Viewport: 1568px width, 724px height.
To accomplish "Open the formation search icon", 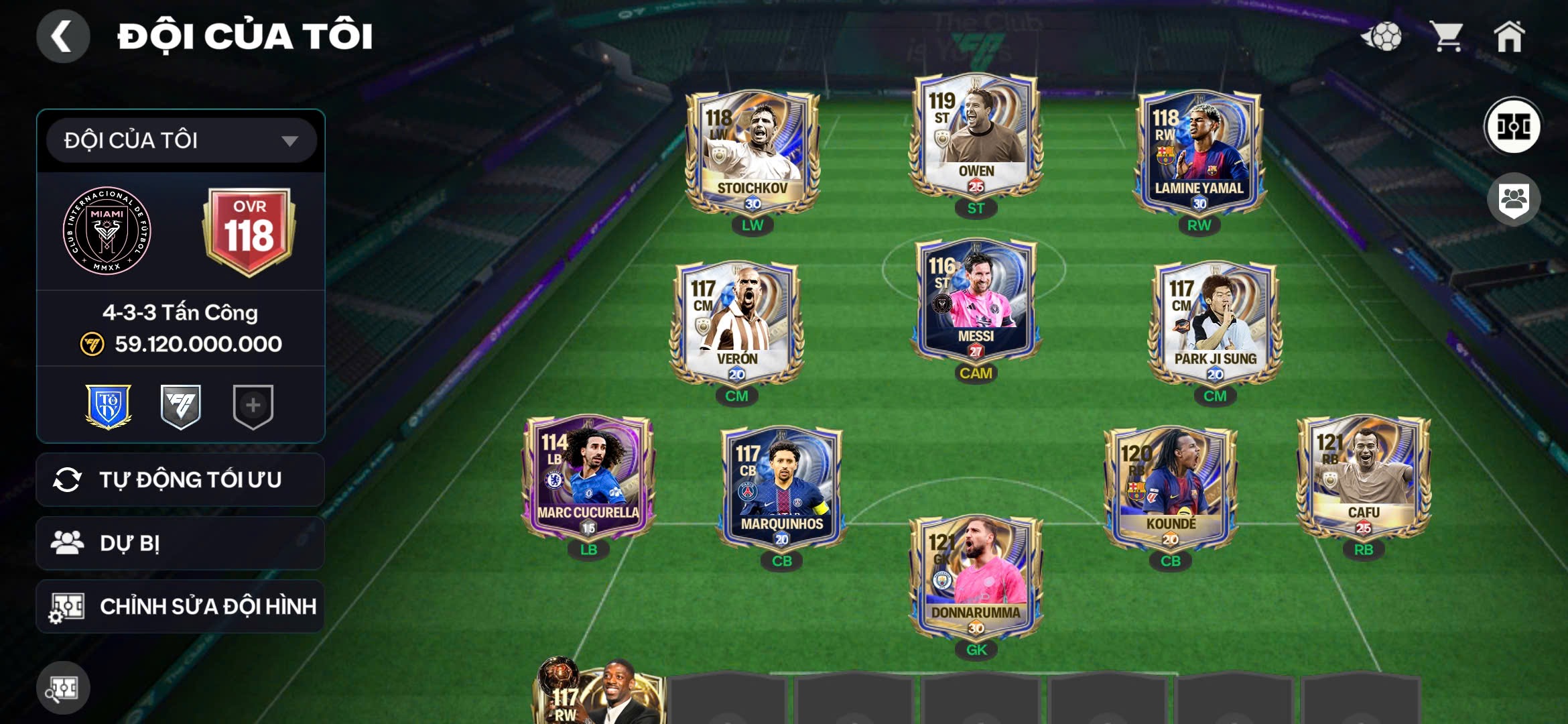I will click(x=63, y=688).
